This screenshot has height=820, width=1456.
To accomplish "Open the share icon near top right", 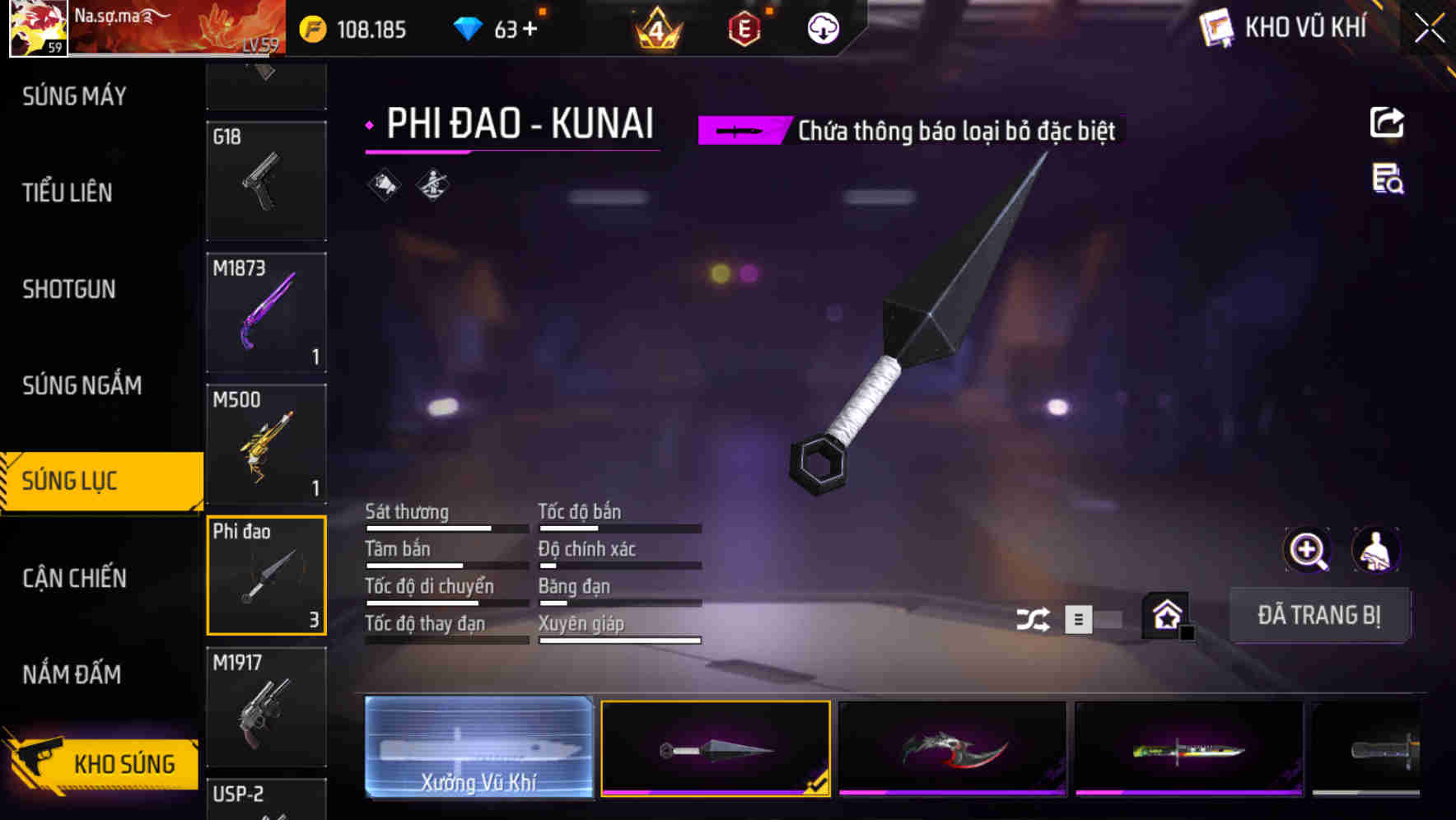I will pos(1388,122).
